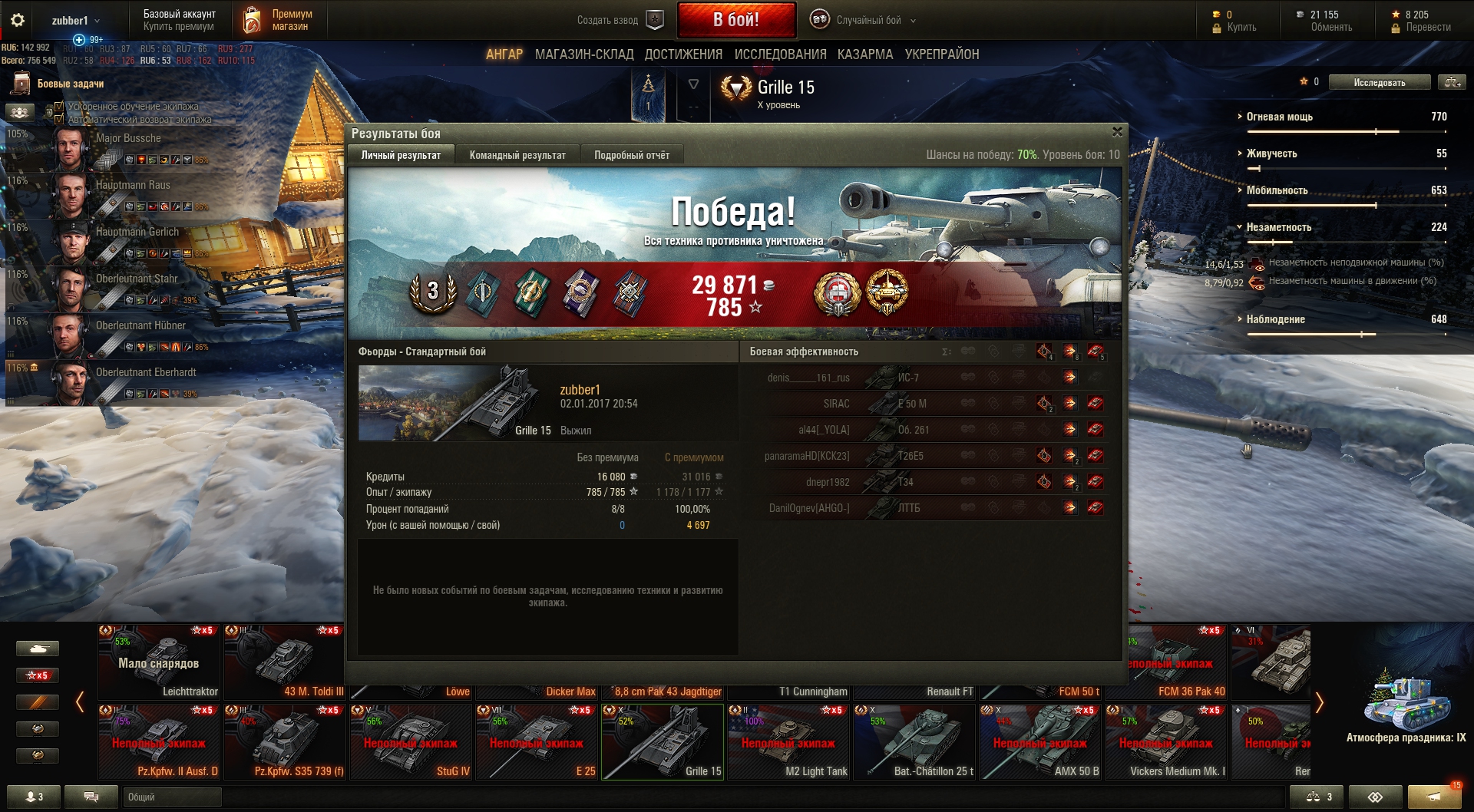Select Bat.-Châtillon 25 t tank
This screenshot has height=812, width=1474.
pyautogui.click(x=914, y=742)
